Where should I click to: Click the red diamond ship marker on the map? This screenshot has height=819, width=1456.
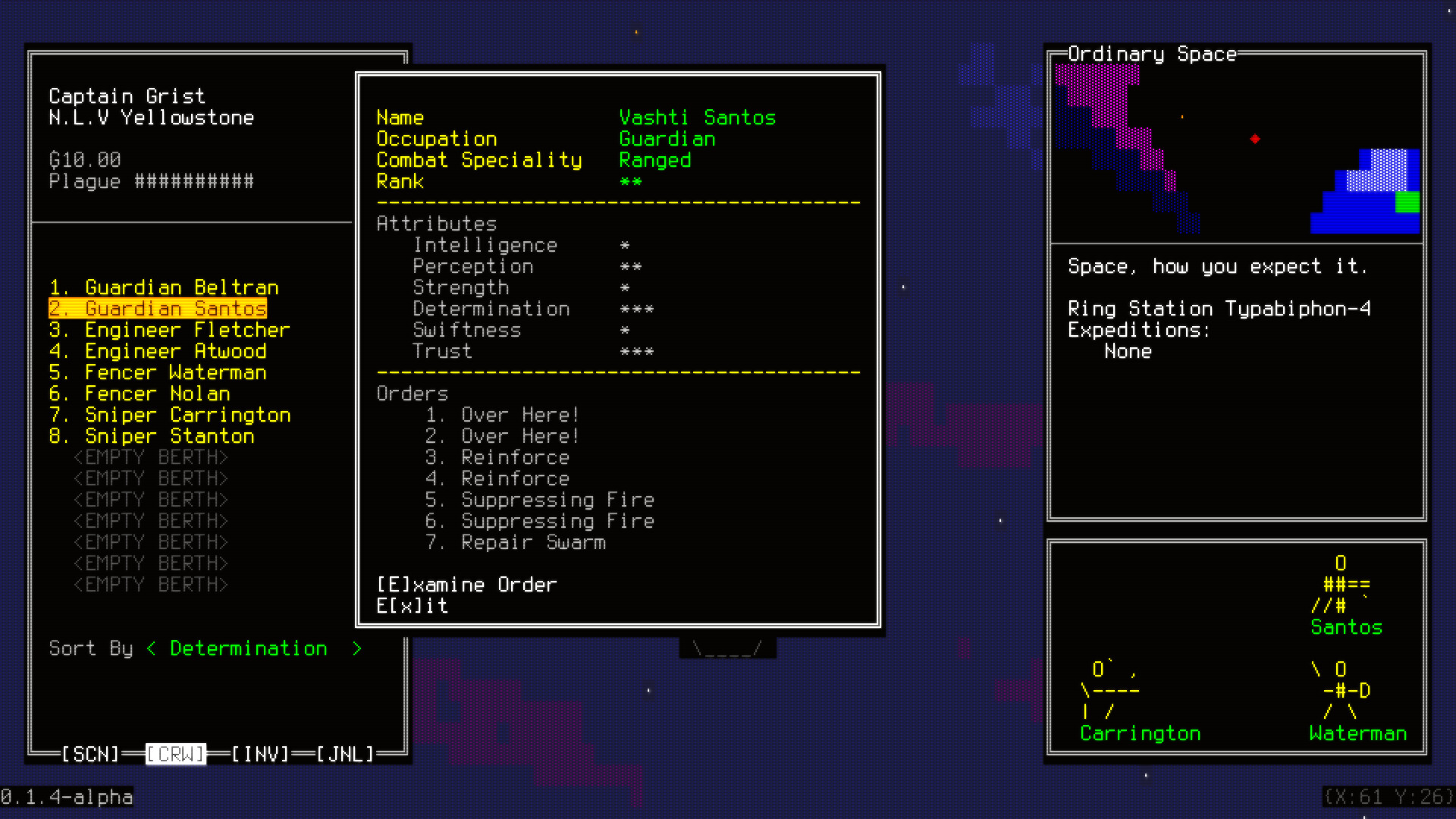(1255, 138)
